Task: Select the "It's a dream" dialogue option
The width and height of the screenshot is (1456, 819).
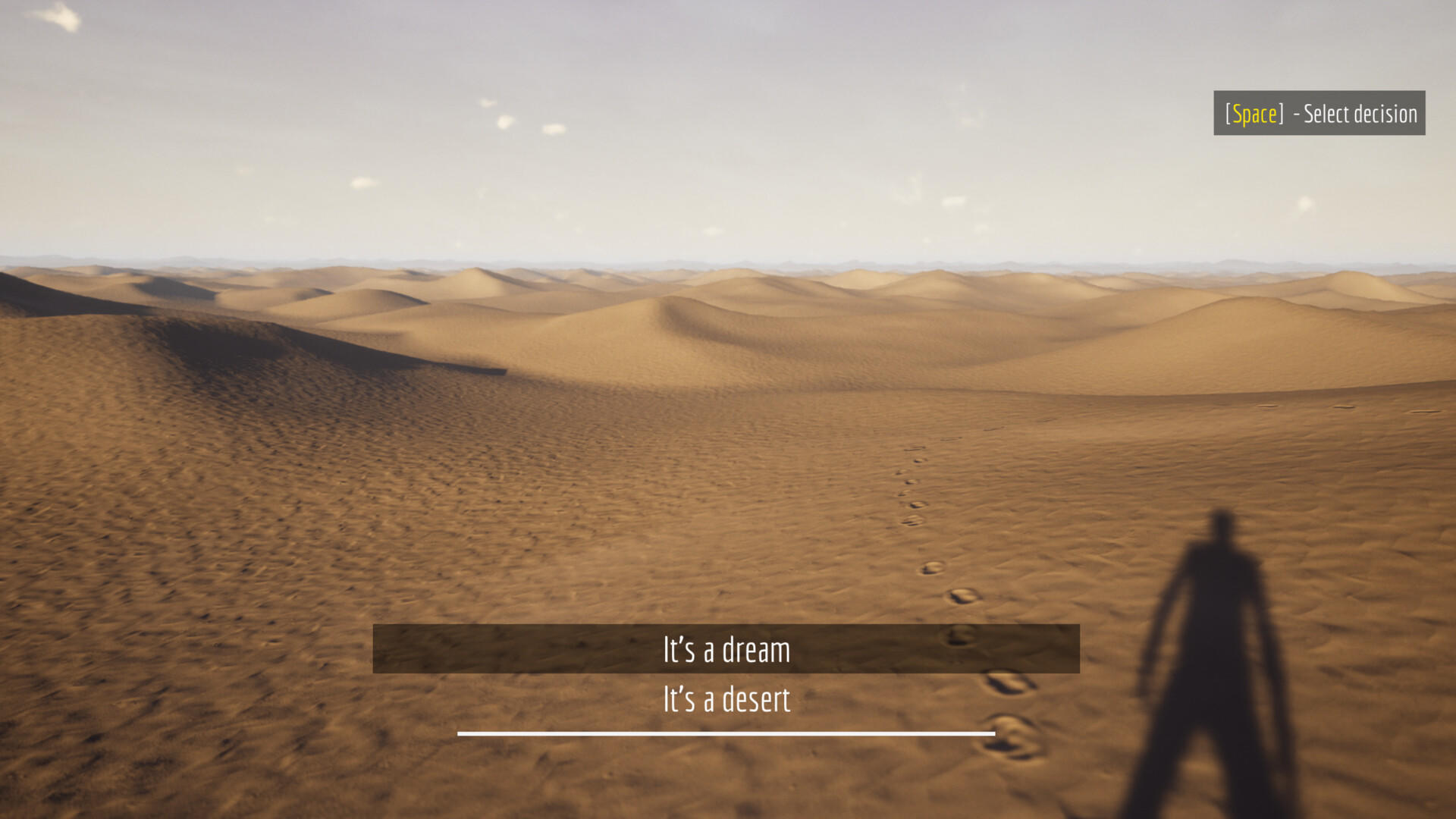Action: 726,649
